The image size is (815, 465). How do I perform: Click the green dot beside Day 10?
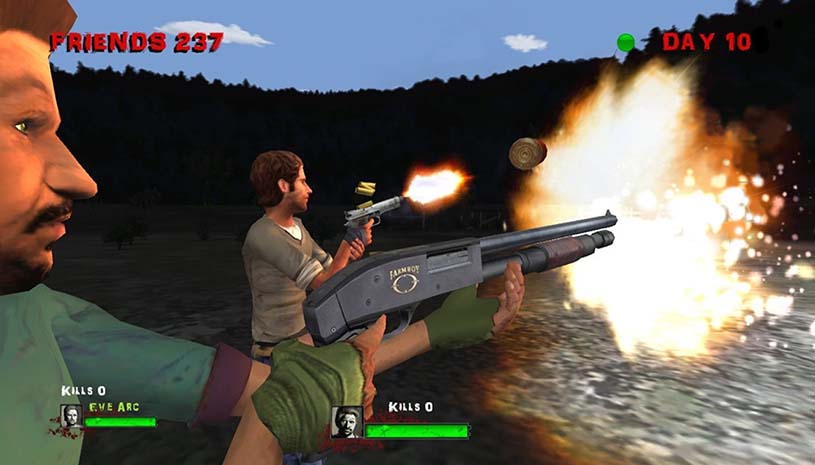pos(626,42)
